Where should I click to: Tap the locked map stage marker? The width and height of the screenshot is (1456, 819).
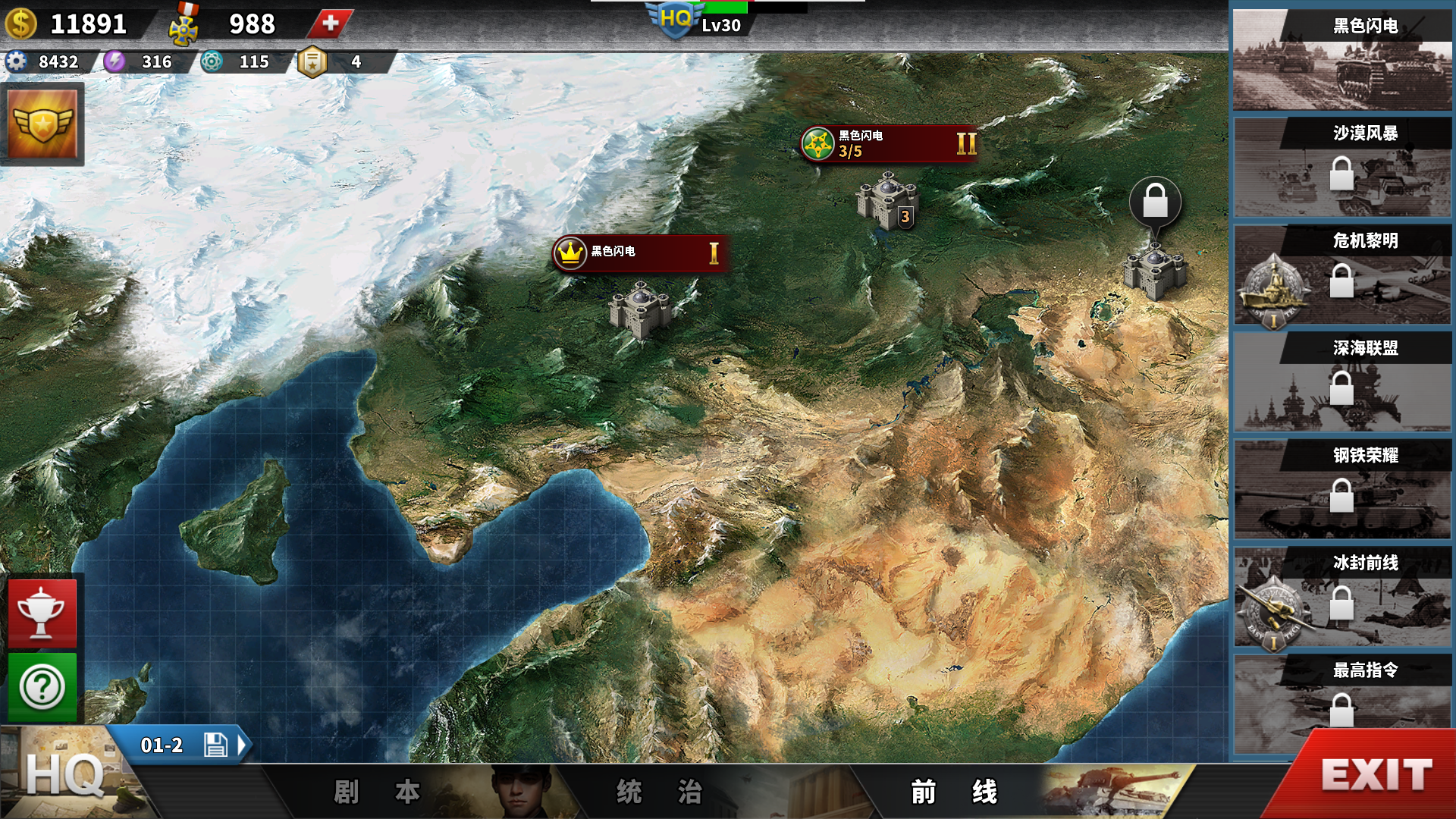pyautogui.click(x=1154, y=203)
